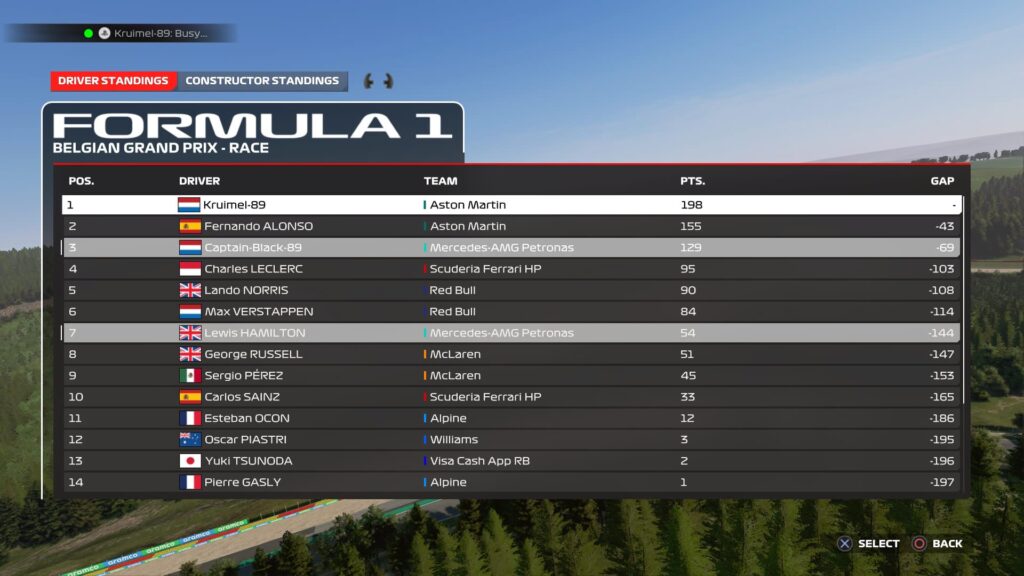Screen dimensions: 1024x576
Task: Select Kruimel-89's standings row
Action: click(511, 205)
